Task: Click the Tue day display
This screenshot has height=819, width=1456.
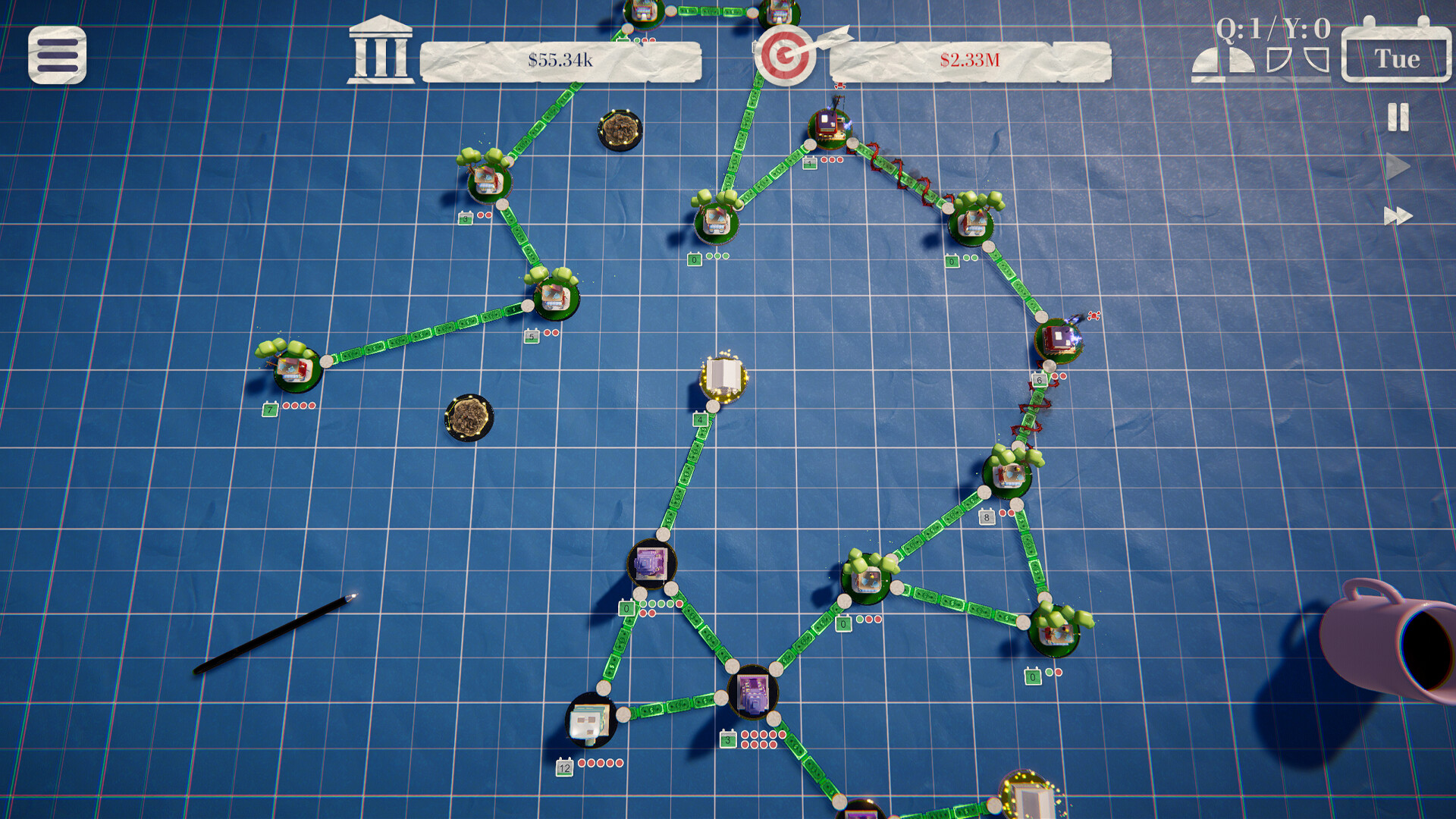Action: coord(1398,58)
